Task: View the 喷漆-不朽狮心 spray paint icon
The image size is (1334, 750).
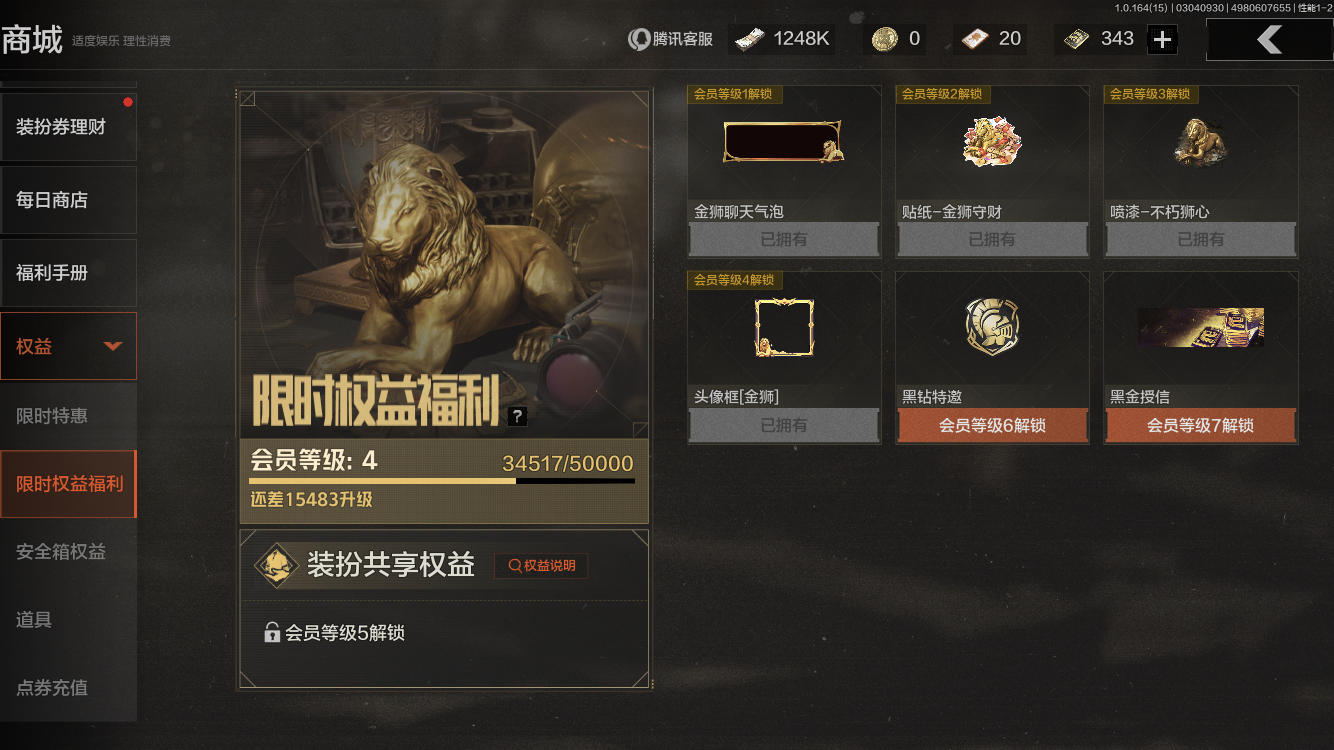Action: click(x=1200, y=141)
